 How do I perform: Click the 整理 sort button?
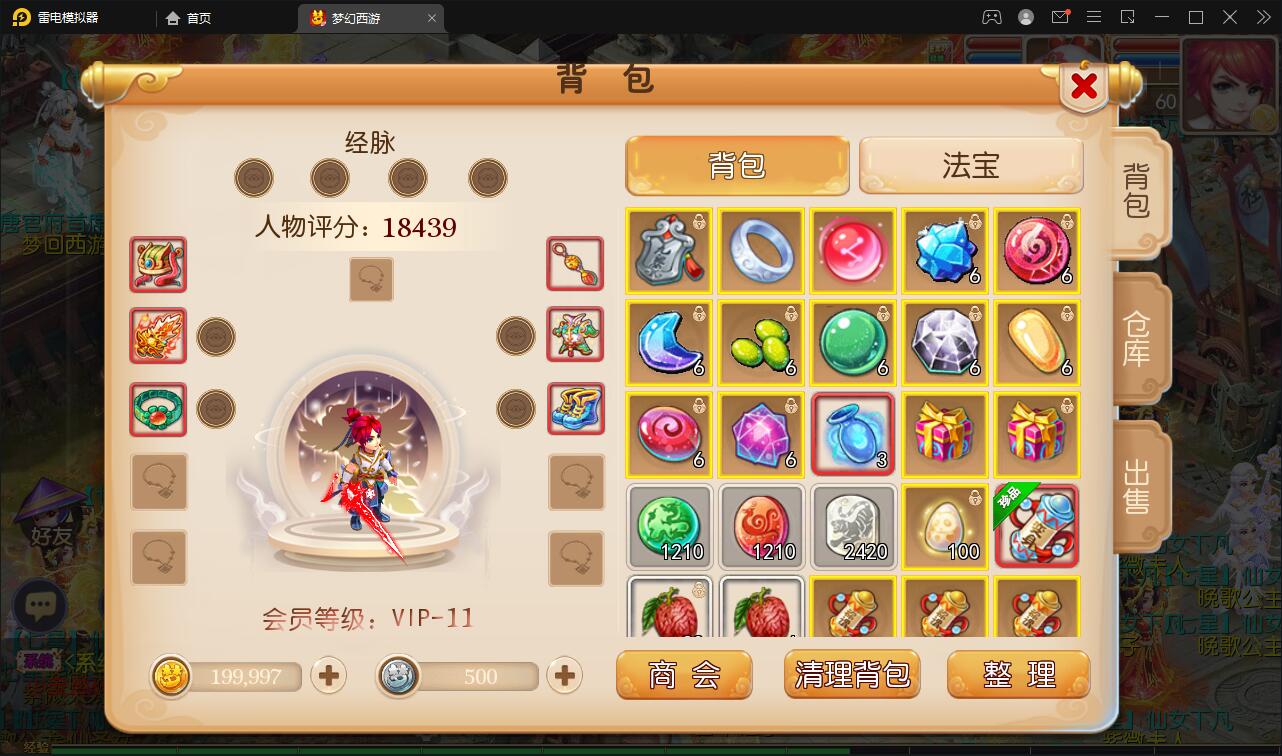click(1018, 674)
